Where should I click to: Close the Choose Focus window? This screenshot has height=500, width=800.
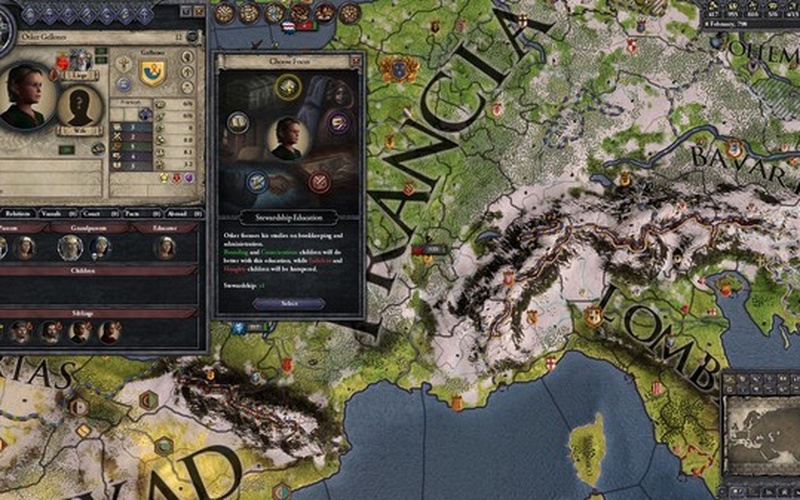(355, 61)
